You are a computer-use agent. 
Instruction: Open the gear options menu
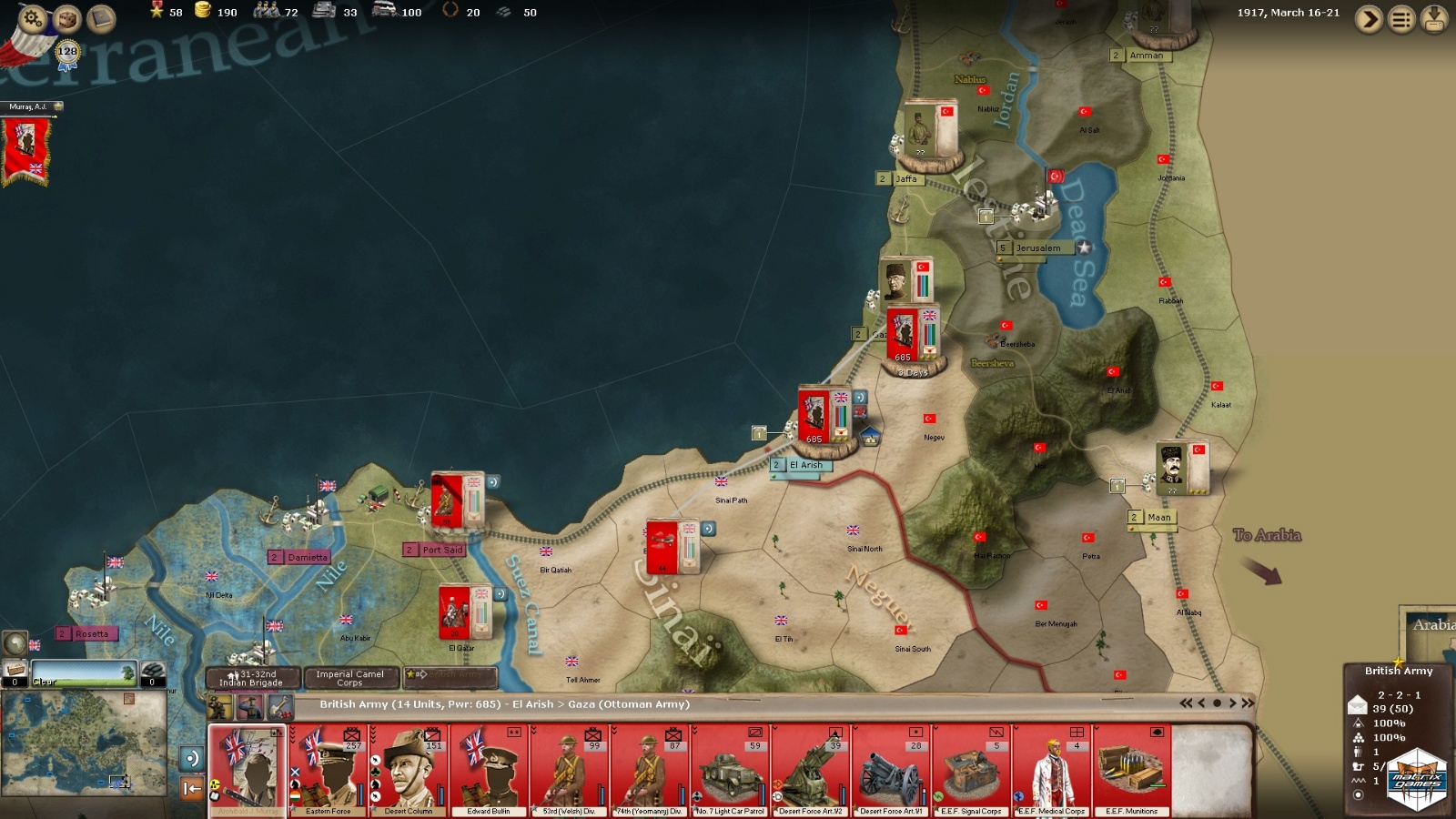[x=33, y=17]
